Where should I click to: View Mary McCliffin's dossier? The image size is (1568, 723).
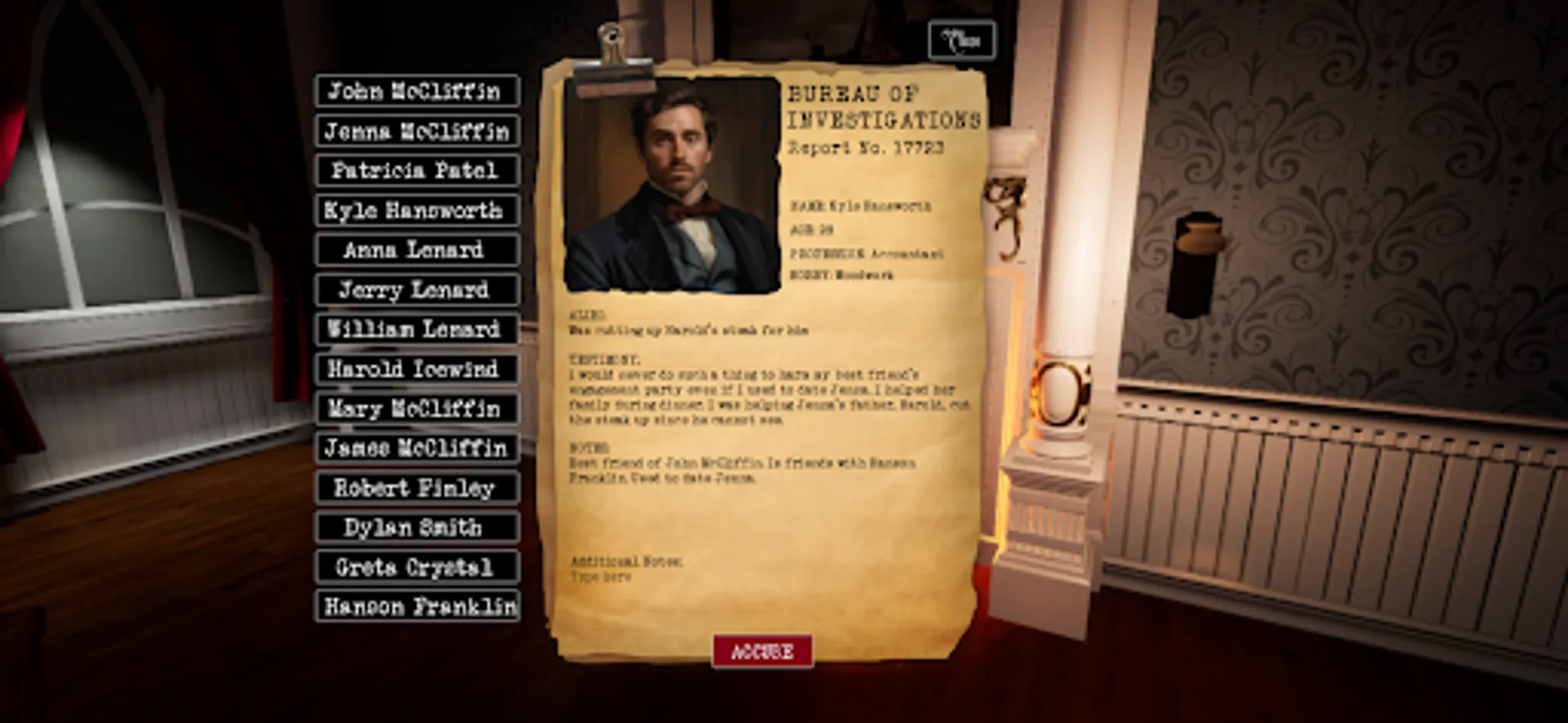pos(415,410)
